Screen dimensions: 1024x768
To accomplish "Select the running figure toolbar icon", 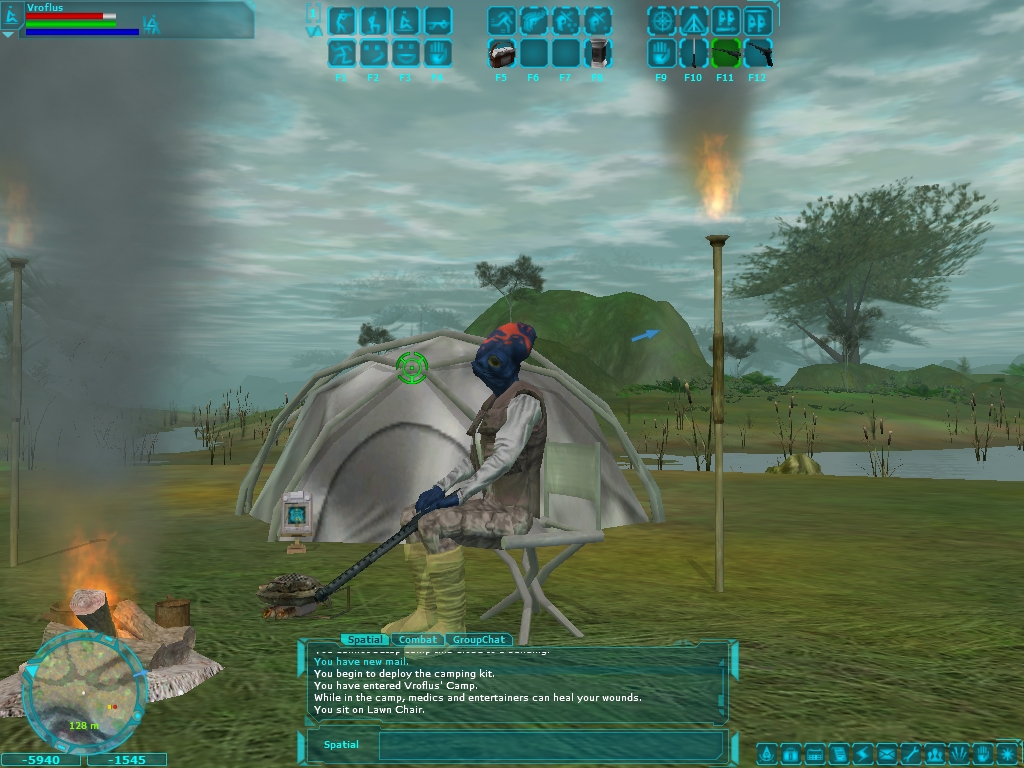I will coord(501,20).
